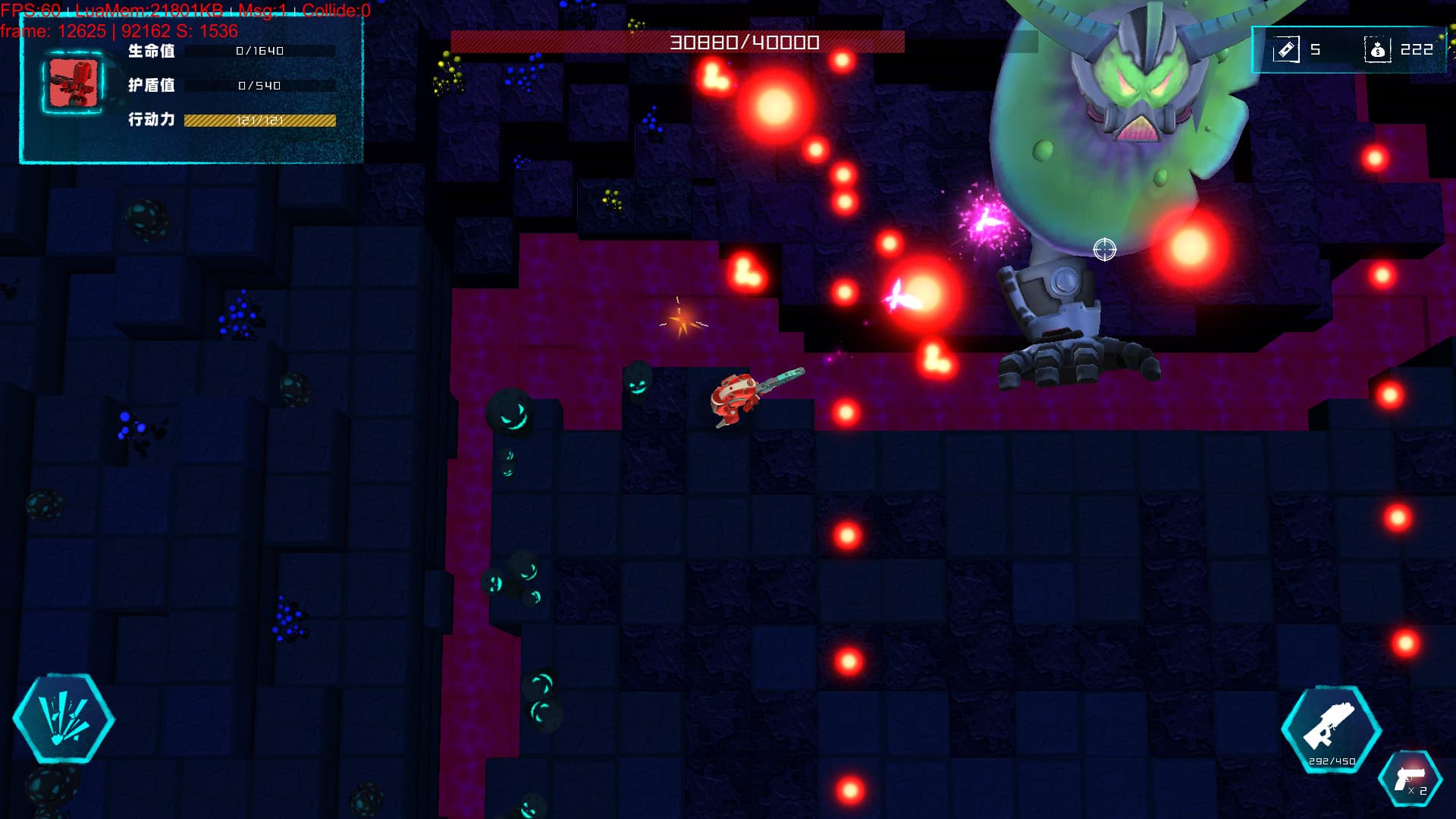
Task: Click the targeting crosshair reticle
Action: tap(1104, 250)
